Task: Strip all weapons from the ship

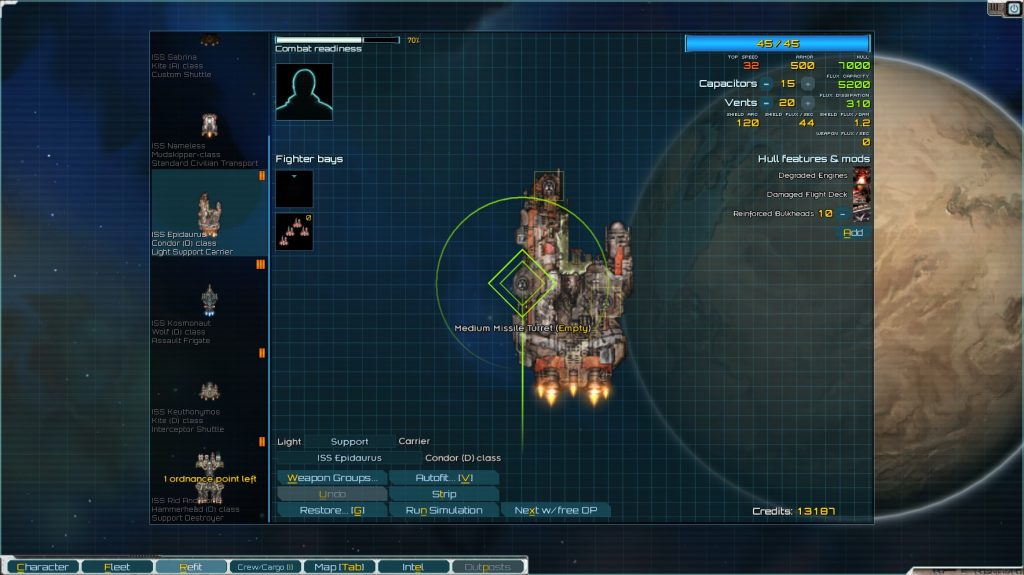Action: click(x=443, y=494)
